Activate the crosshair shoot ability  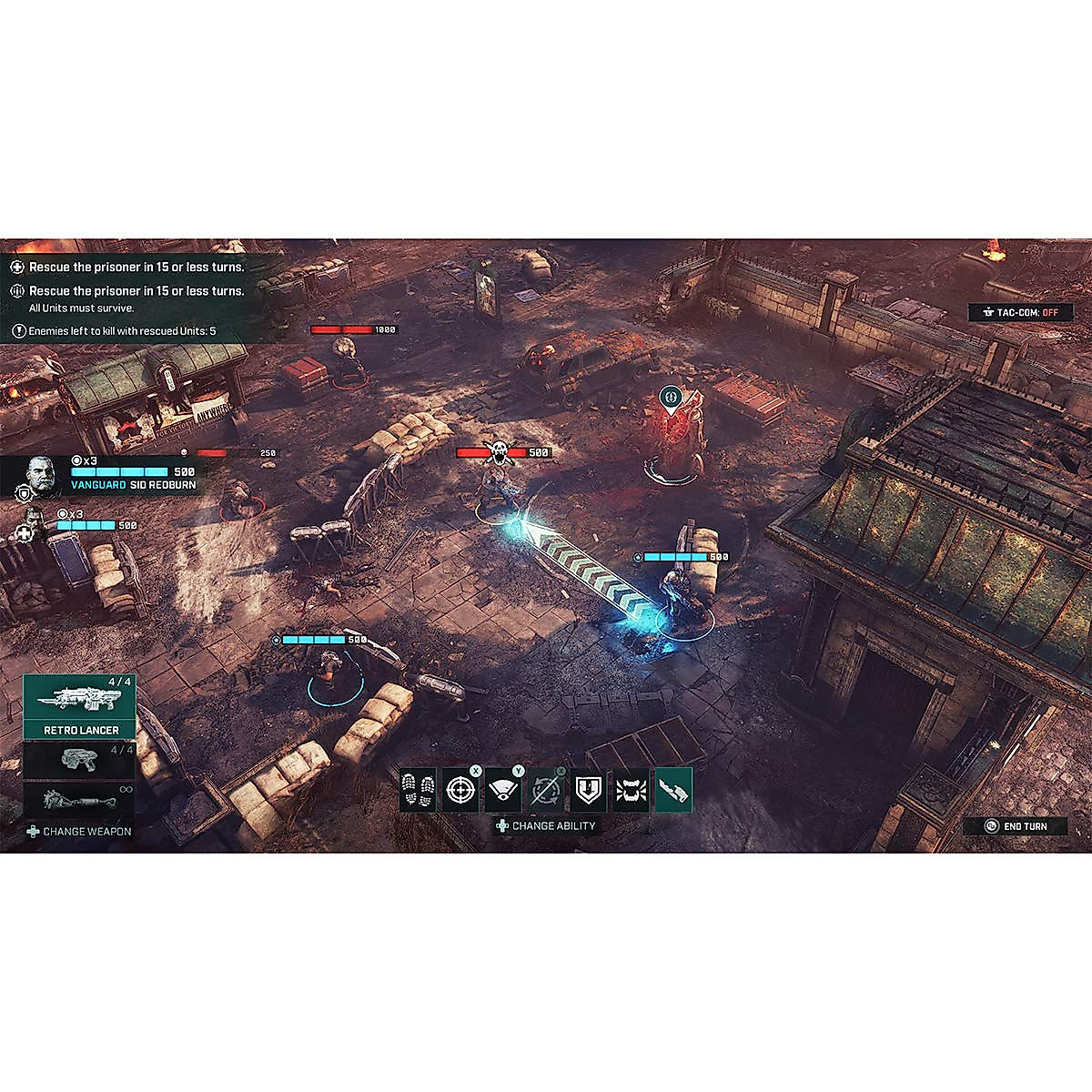pos(460,790)
